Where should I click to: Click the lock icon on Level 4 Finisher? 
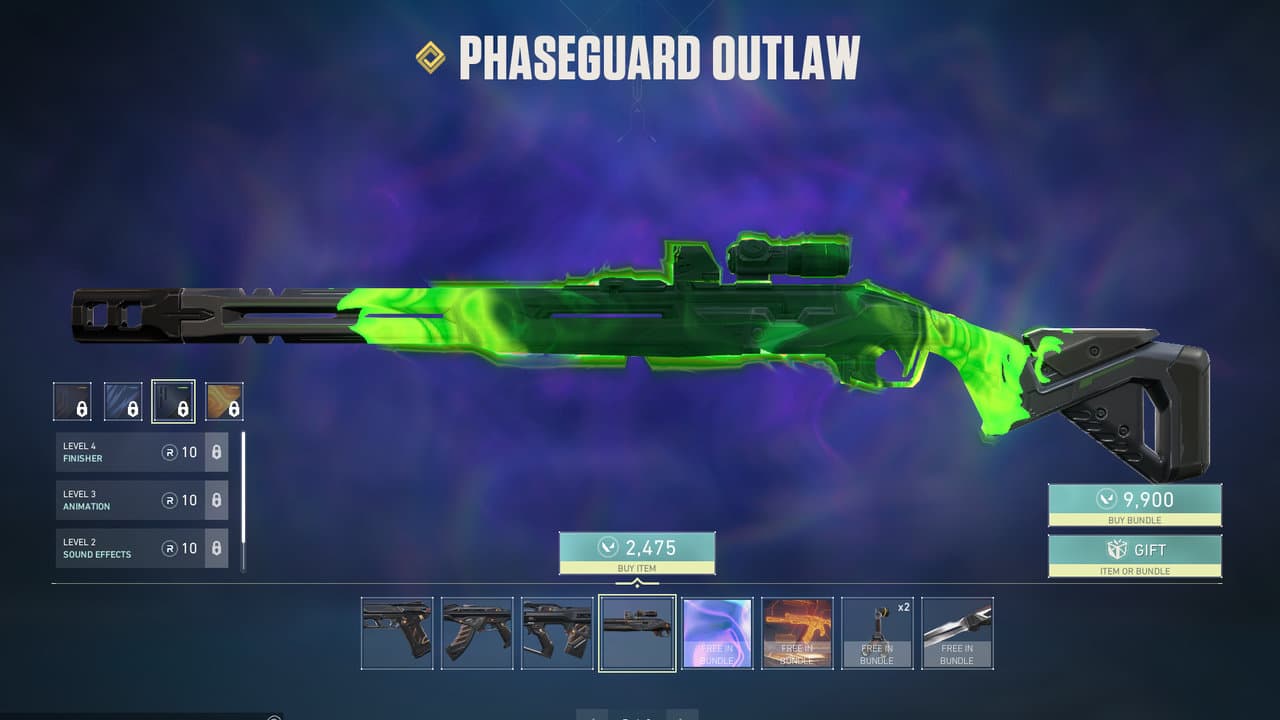pos(217,452)
